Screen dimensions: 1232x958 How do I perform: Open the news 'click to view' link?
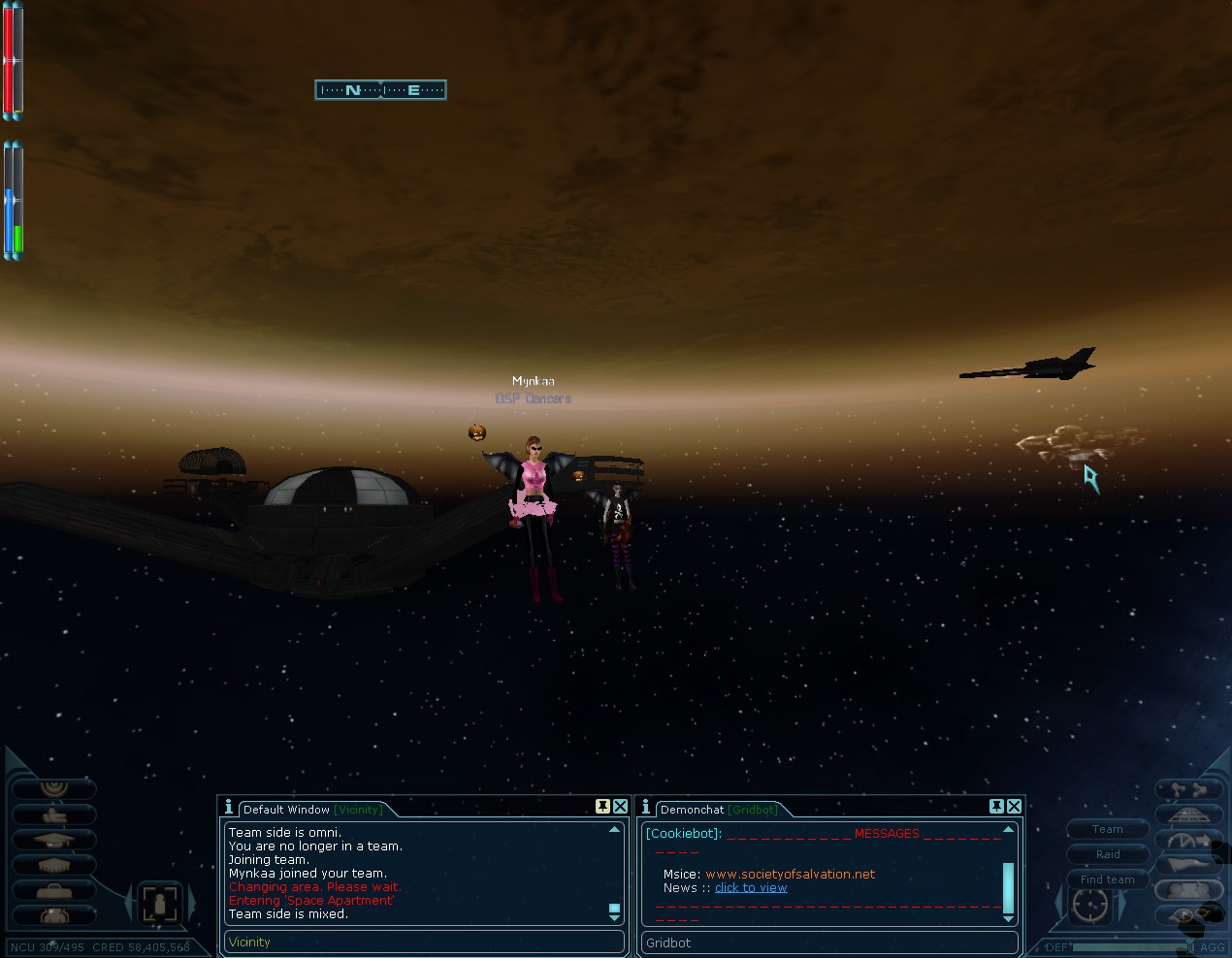coord(751,887)
